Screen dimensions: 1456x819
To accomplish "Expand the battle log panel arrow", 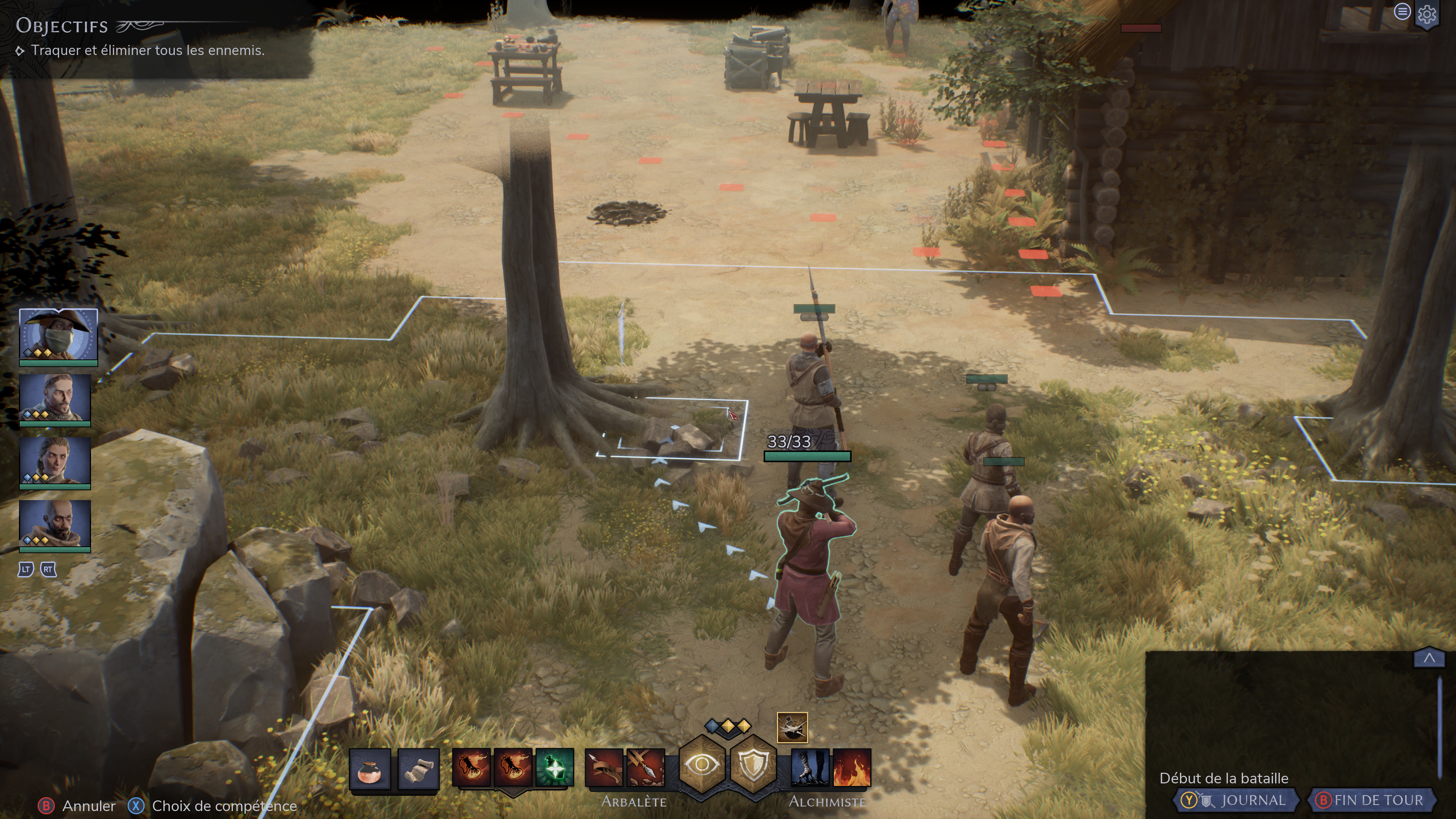I will 1429,658.
